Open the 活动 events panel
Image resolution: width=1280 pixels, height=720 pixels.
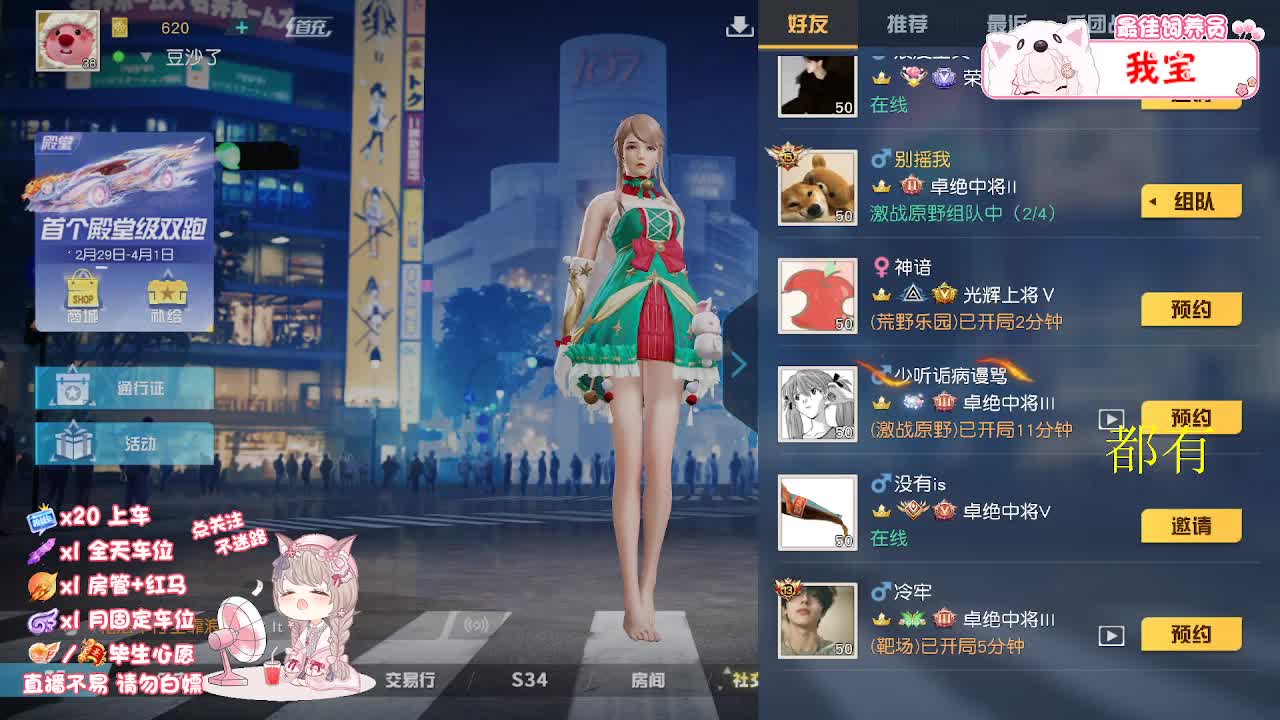pyautogui.click(x=122, y=442)
